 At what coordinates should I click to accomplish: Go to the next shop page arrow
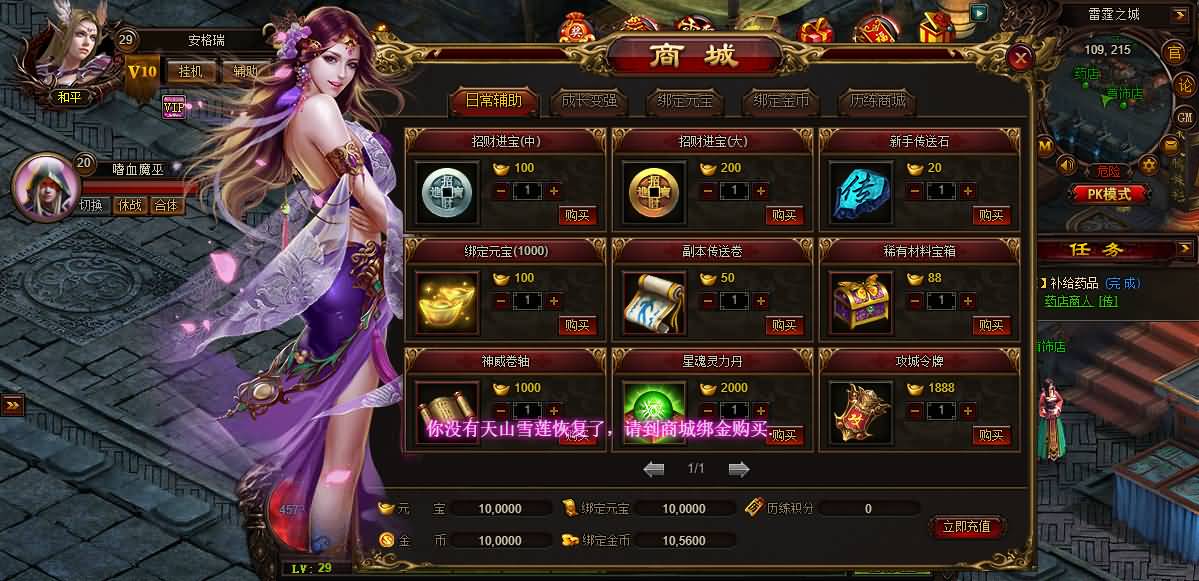point(739,468)
